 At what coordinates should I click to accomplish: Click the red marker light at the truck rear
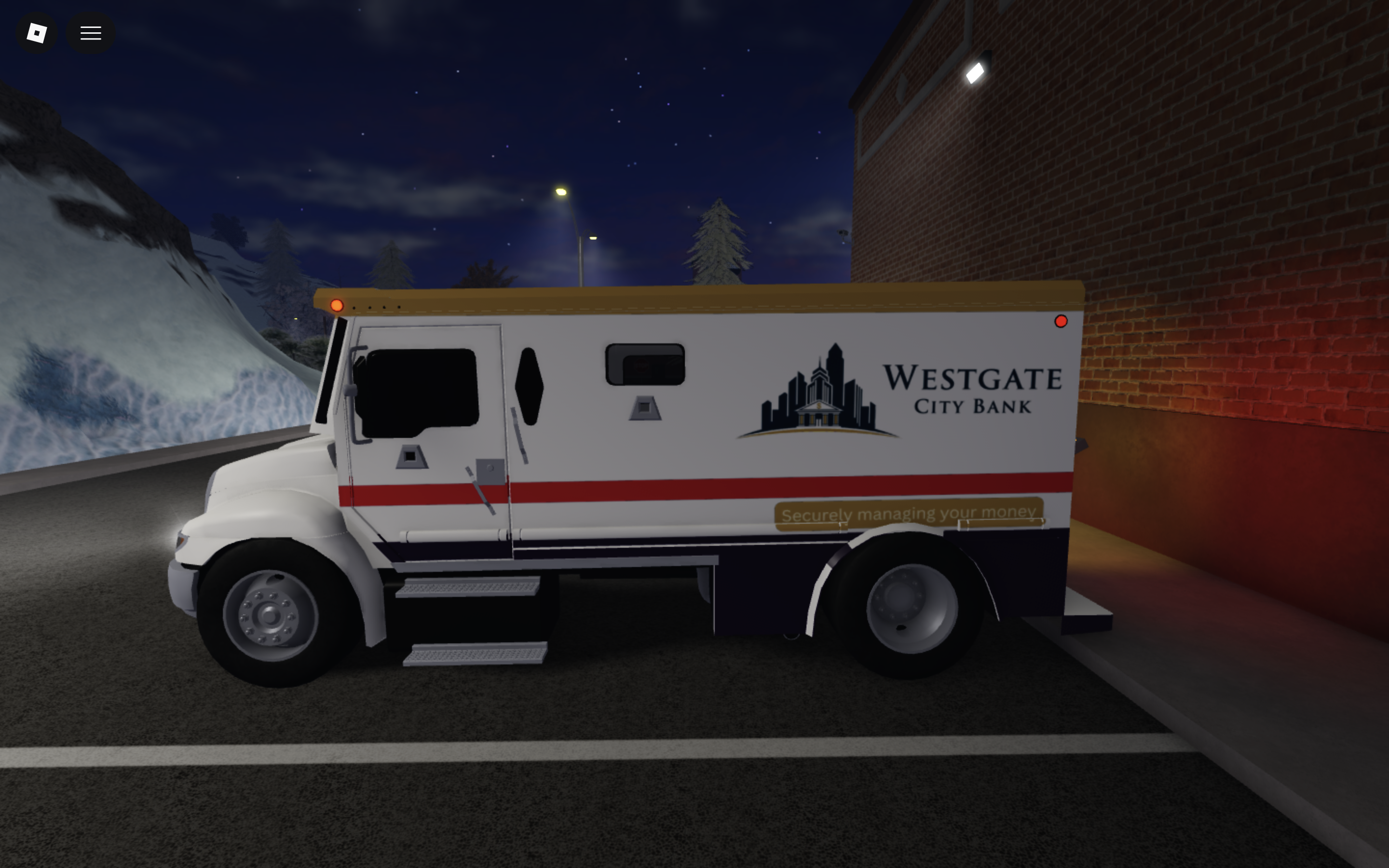pos(1061,322)
